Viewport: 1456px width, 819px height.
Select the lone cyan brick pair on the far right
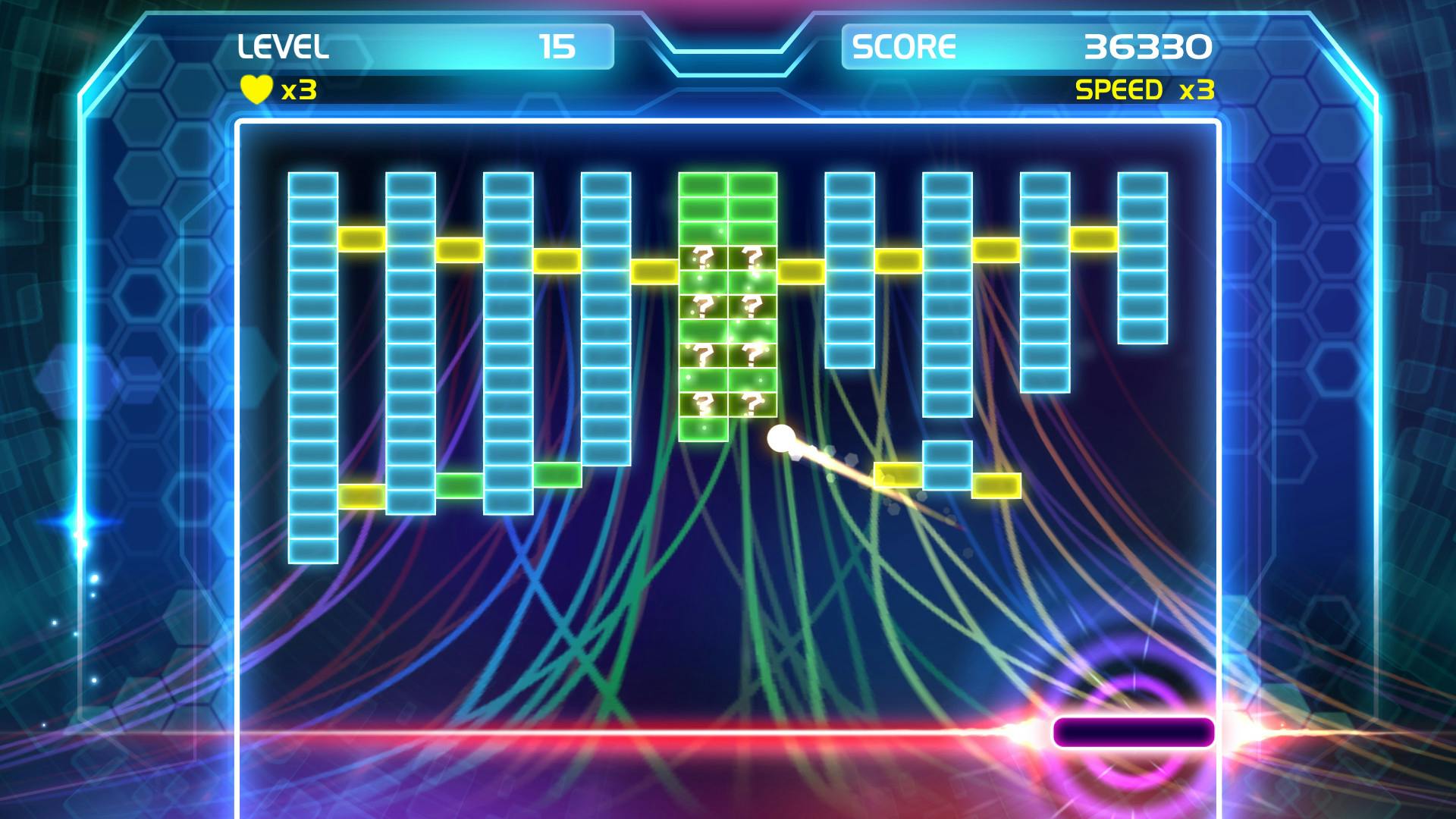pos(946,466)
